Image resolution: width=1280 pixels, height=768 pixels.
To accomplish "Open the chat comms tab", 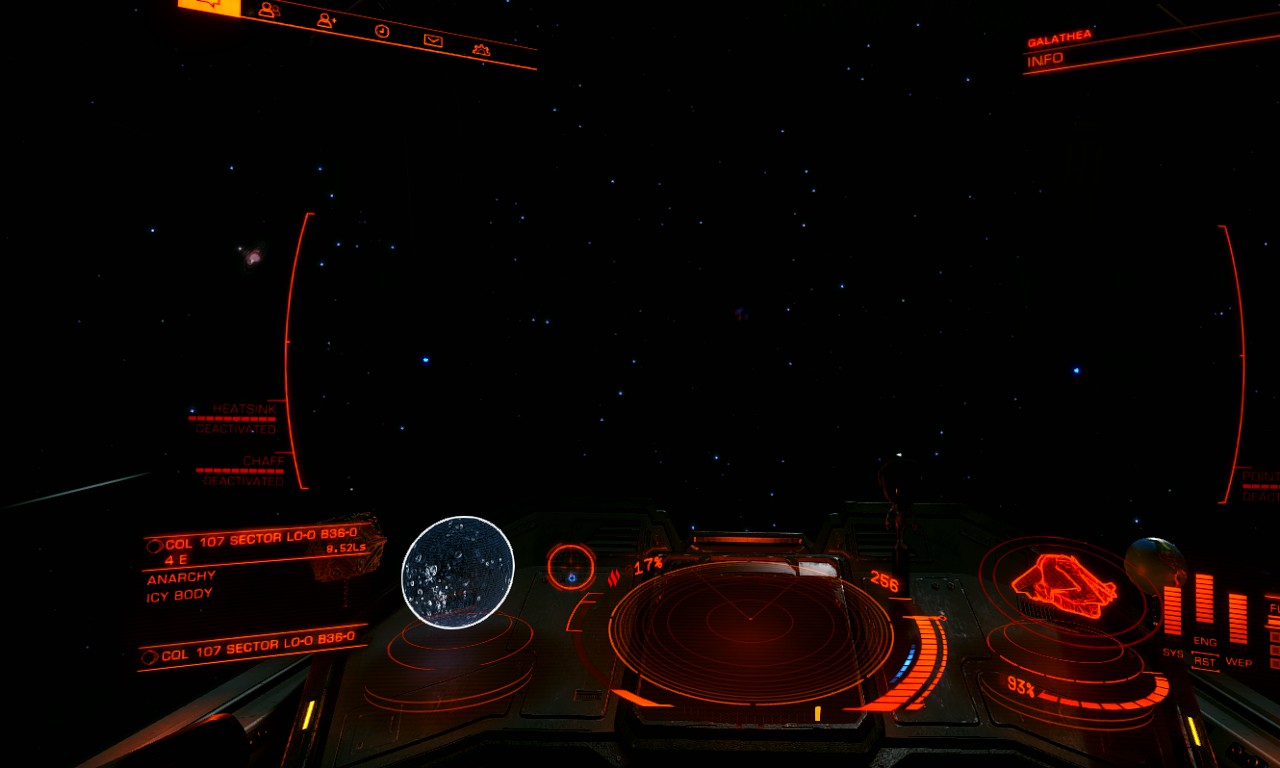I will (x=209, y=6).
